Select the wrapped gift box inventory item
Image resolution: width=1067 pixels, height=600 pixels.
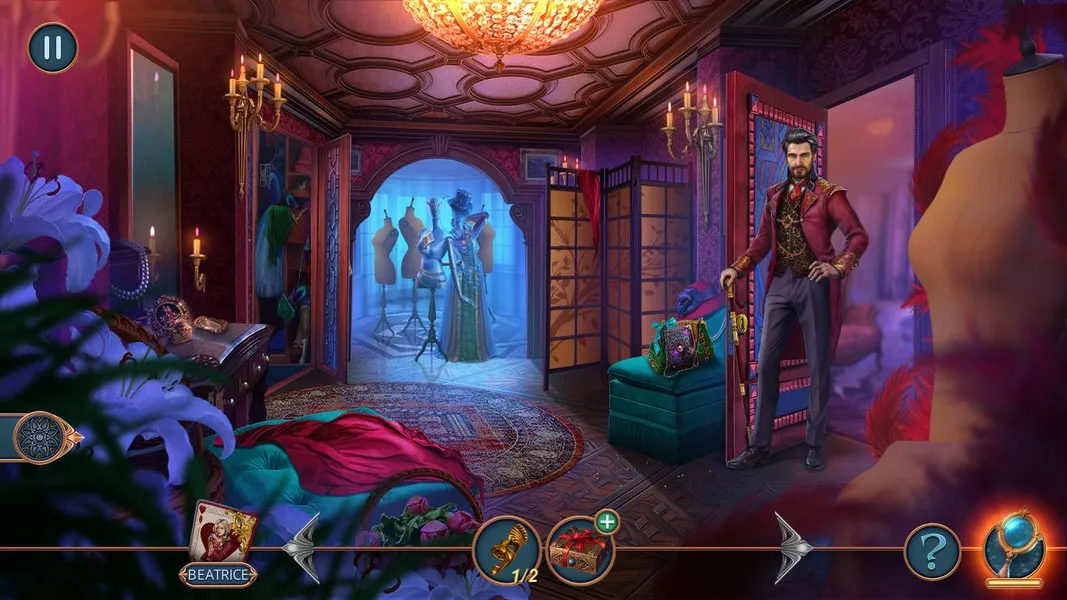pyautogui.click(x=580, y=551)
